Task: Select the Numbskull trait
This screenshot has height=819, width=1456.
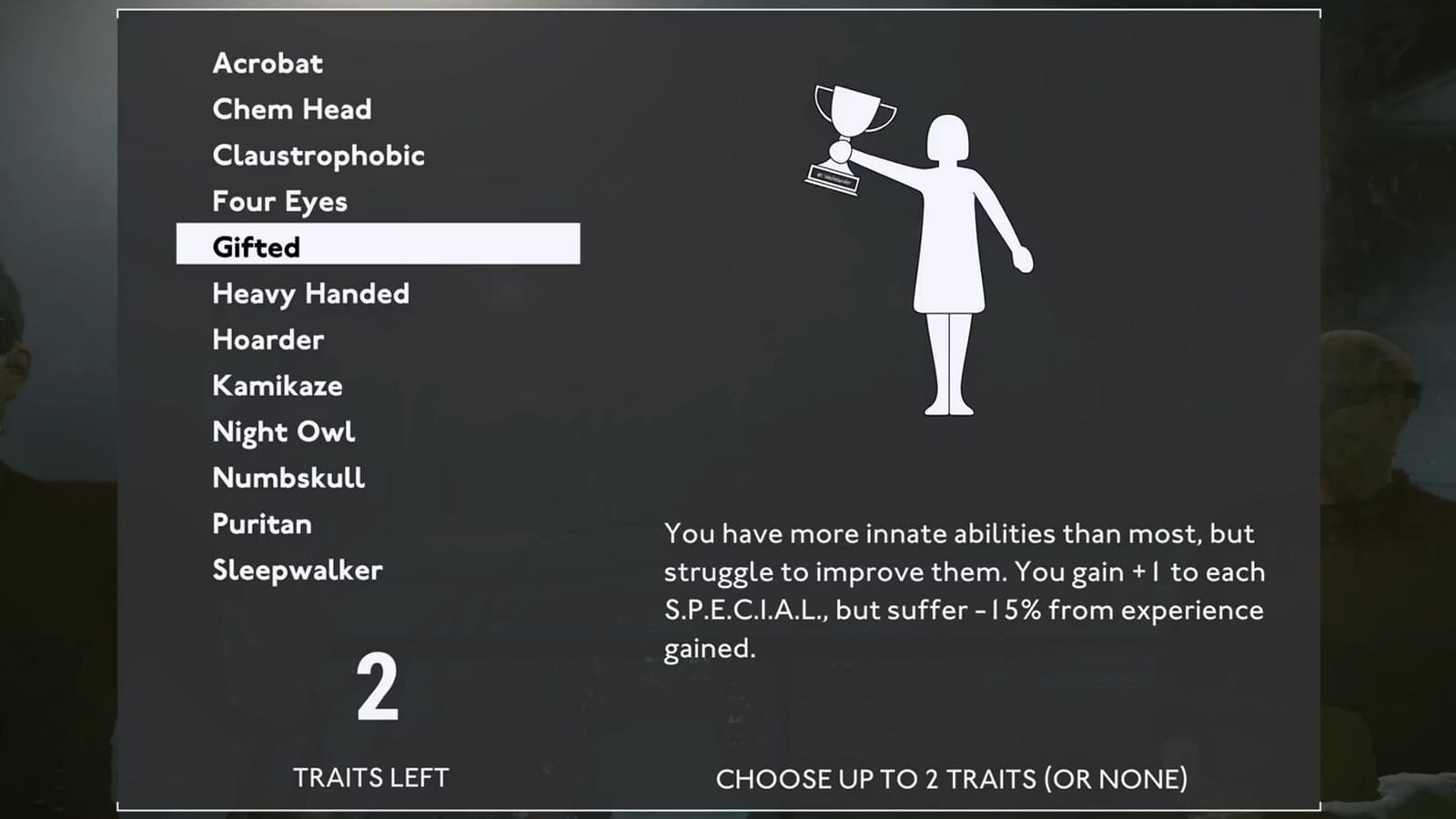Action: pos(288,477)
